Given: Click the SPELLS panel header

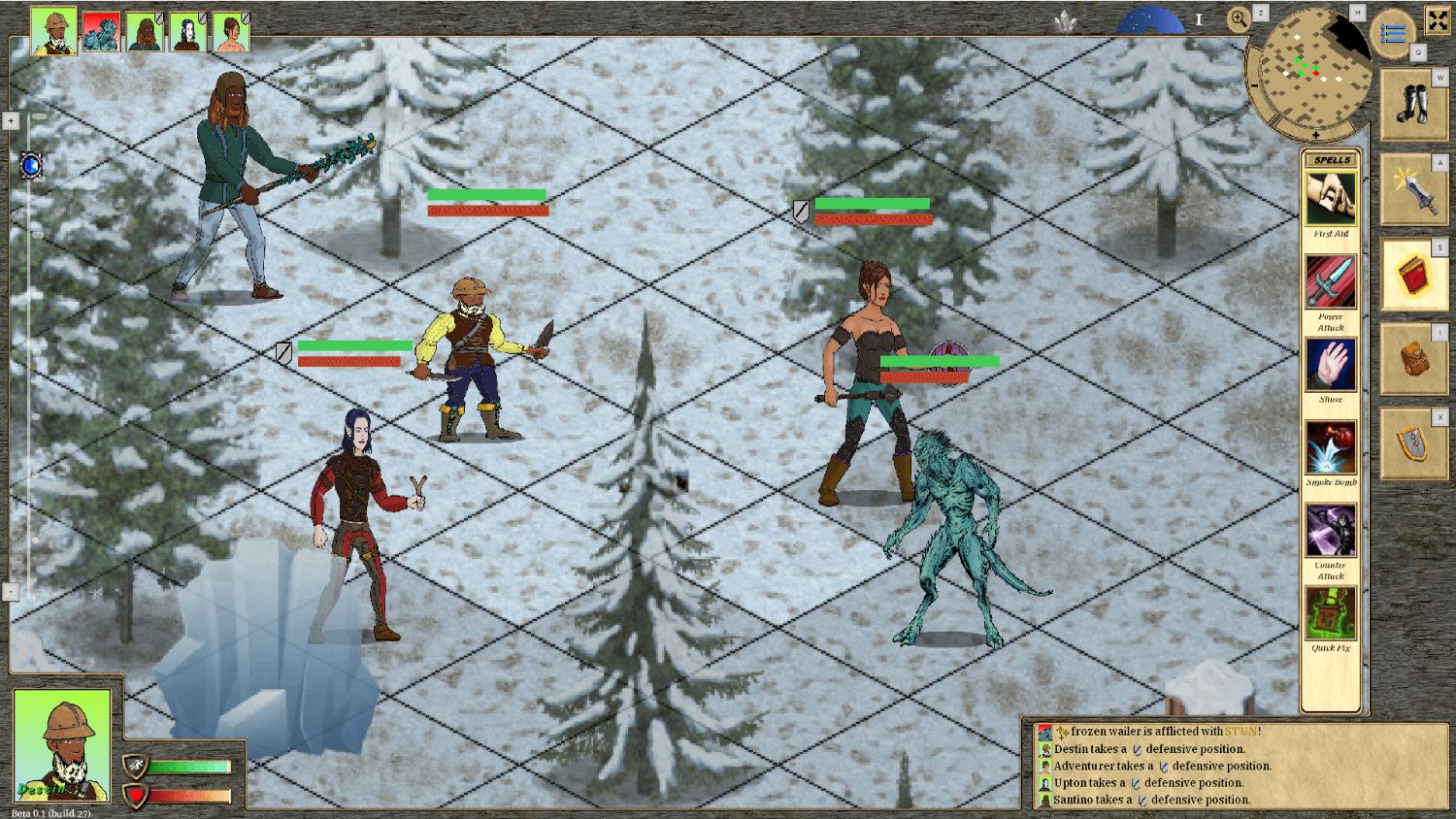Looking at the screenshot, I should tap(1331, 158).
